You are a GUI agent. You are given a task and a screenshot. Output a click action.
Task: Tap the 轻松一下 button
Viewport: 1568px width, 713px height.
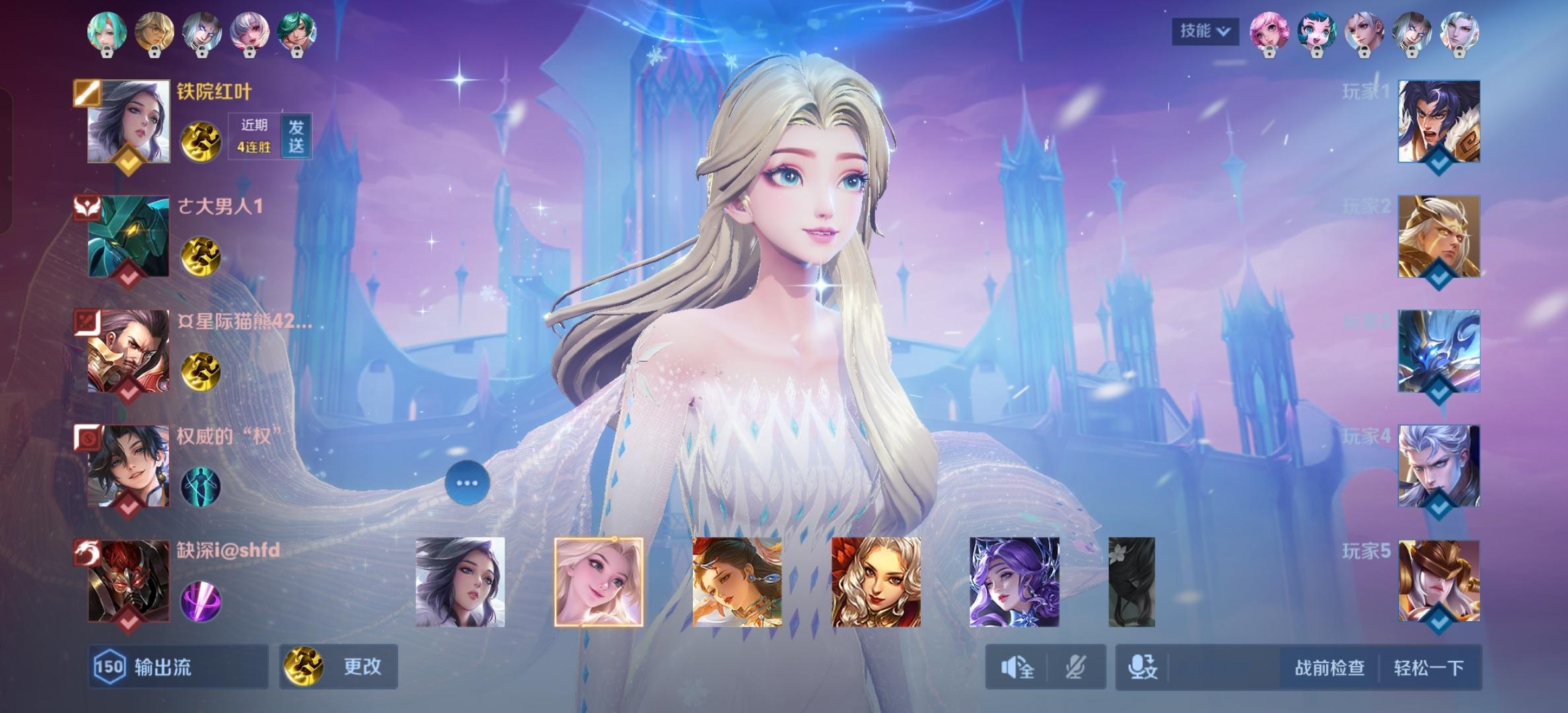click(1429, 667)
